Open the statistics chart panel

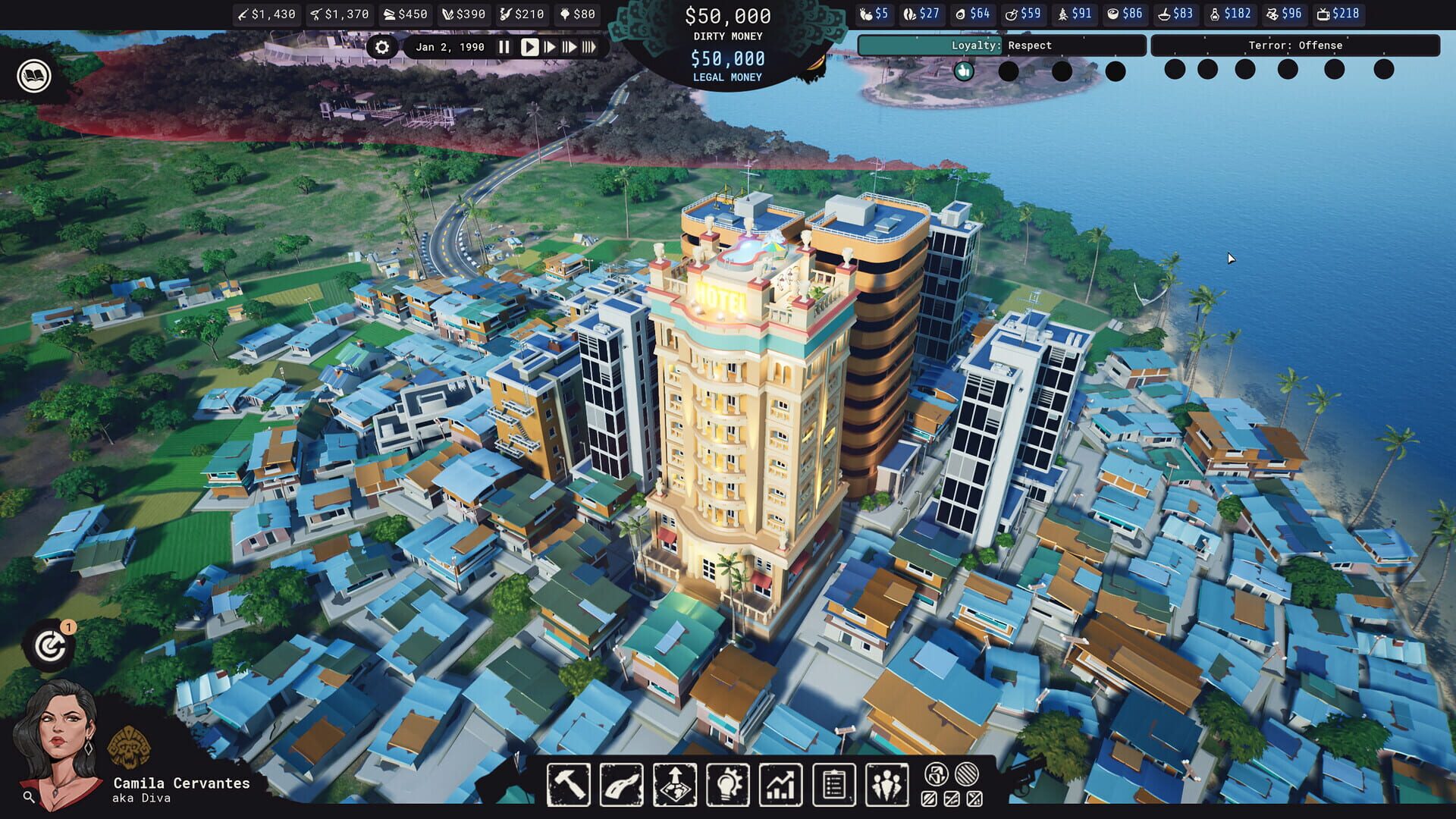[x=780, y=785]
